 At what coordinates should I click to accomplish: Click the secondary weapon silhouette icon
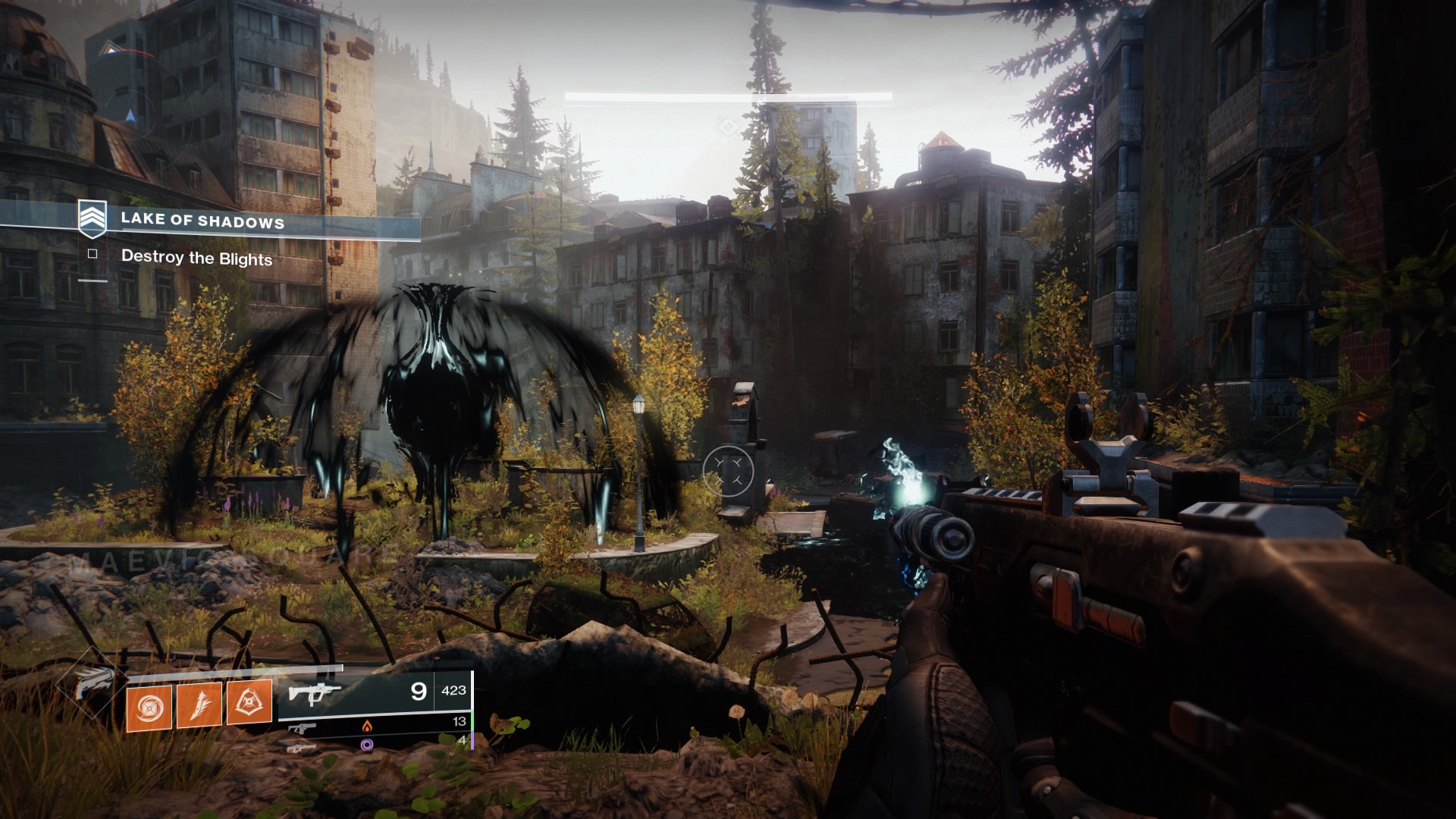302,729
